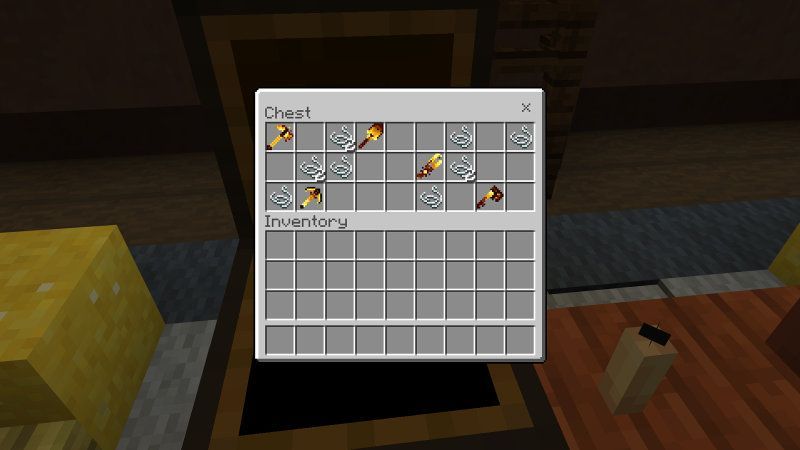The width and height of the screenshot is (800, 450).
Task: Select the string directly left of the golden pickaxe
Action: coord(280,197)
